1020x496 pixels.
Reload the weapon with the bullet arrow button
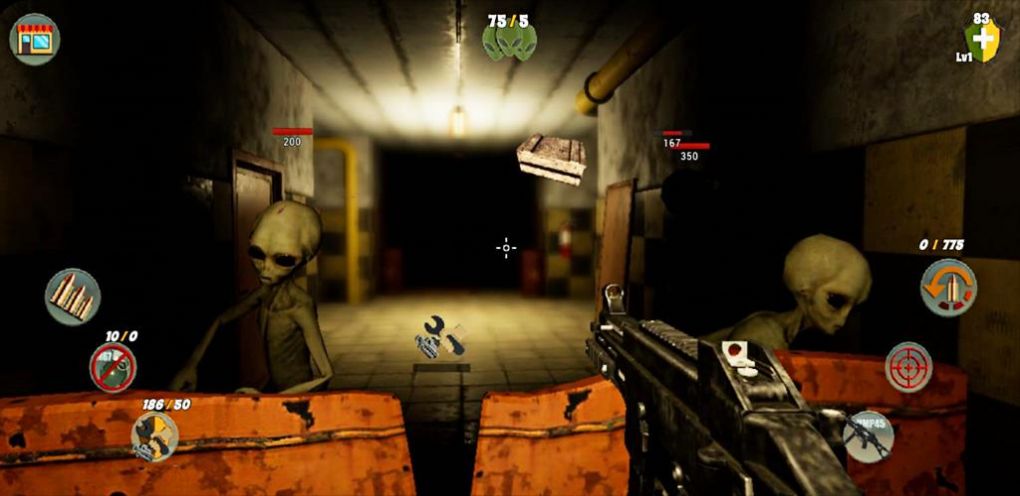click(x=948, y=288)
